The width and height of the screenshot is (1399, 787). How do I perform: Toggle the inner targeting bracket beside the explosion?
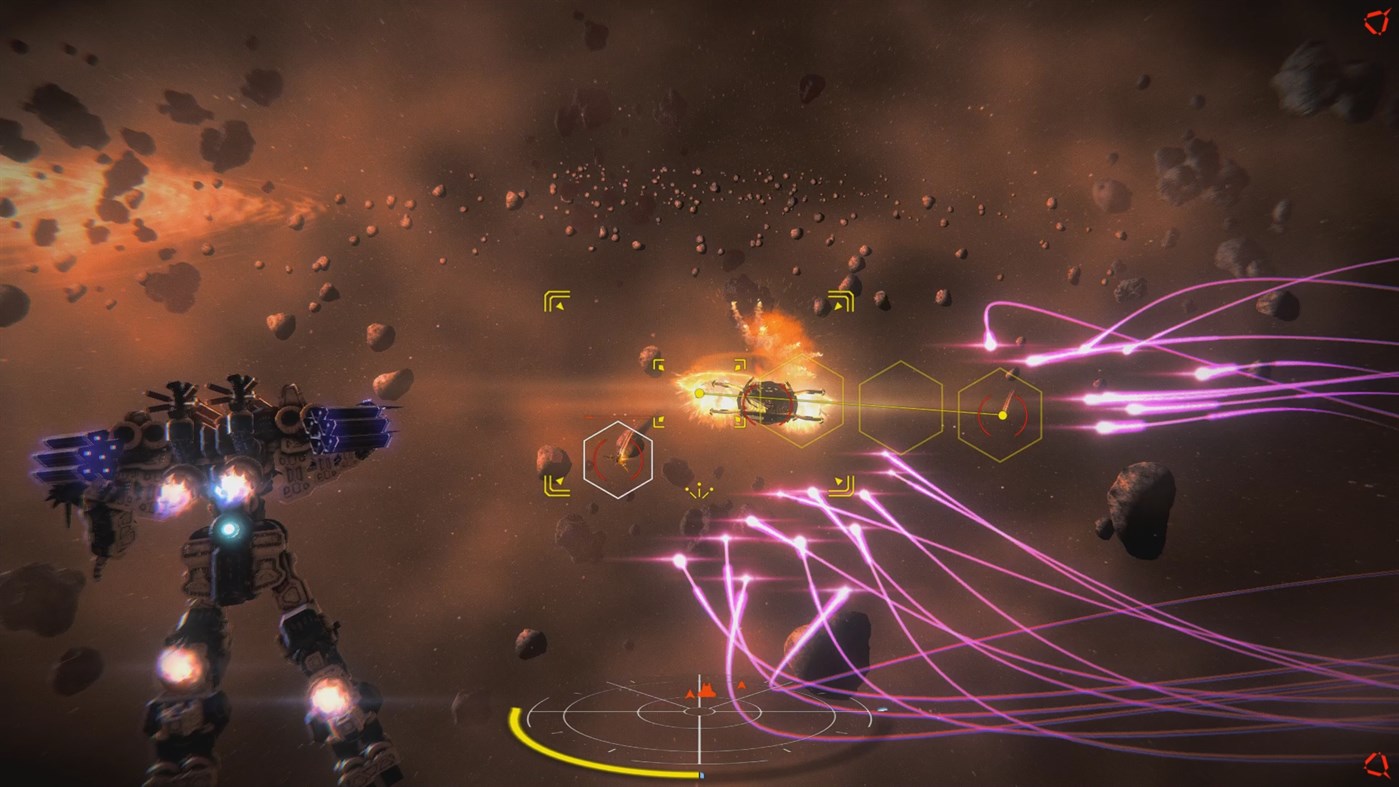coord(658,364)
